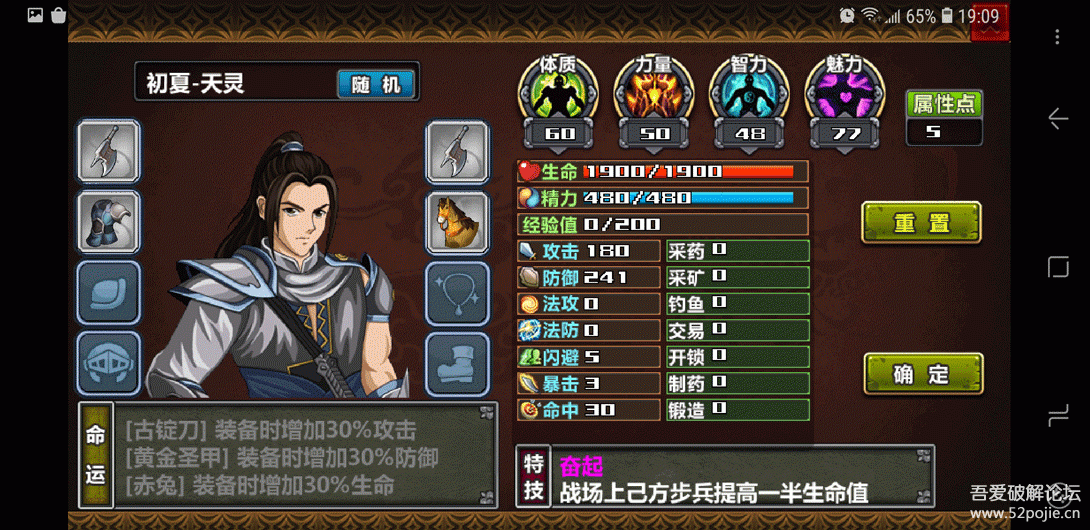Select the empty necklace slot
This screenshot has height=530, width=1090.
coord(457,293)
